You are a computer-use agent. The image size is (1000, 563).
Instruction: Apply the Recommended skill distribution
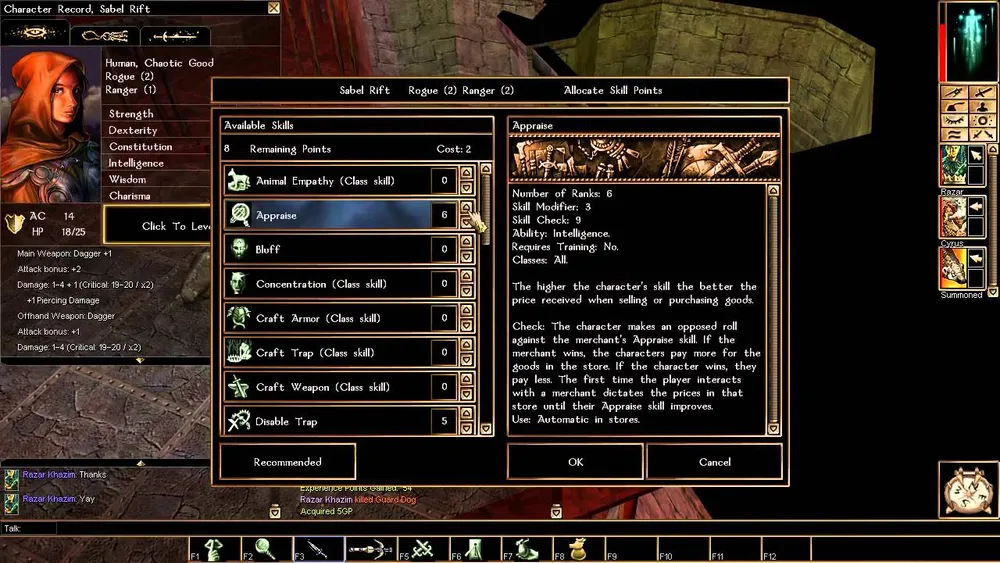tap(288, 462)
